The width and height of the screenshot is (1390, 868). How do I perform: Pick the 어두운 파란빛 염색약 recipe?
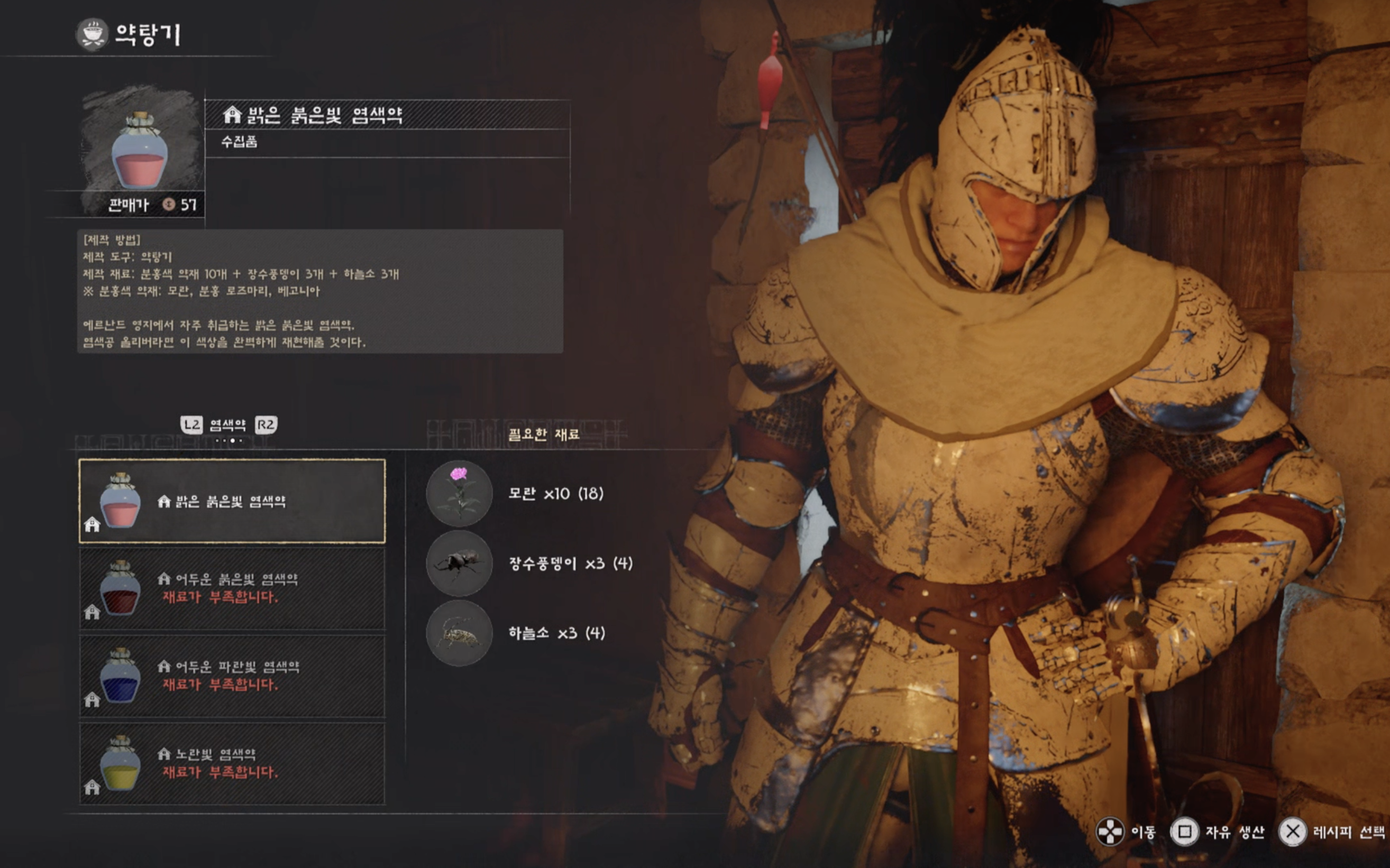click(x=232, y=676)
